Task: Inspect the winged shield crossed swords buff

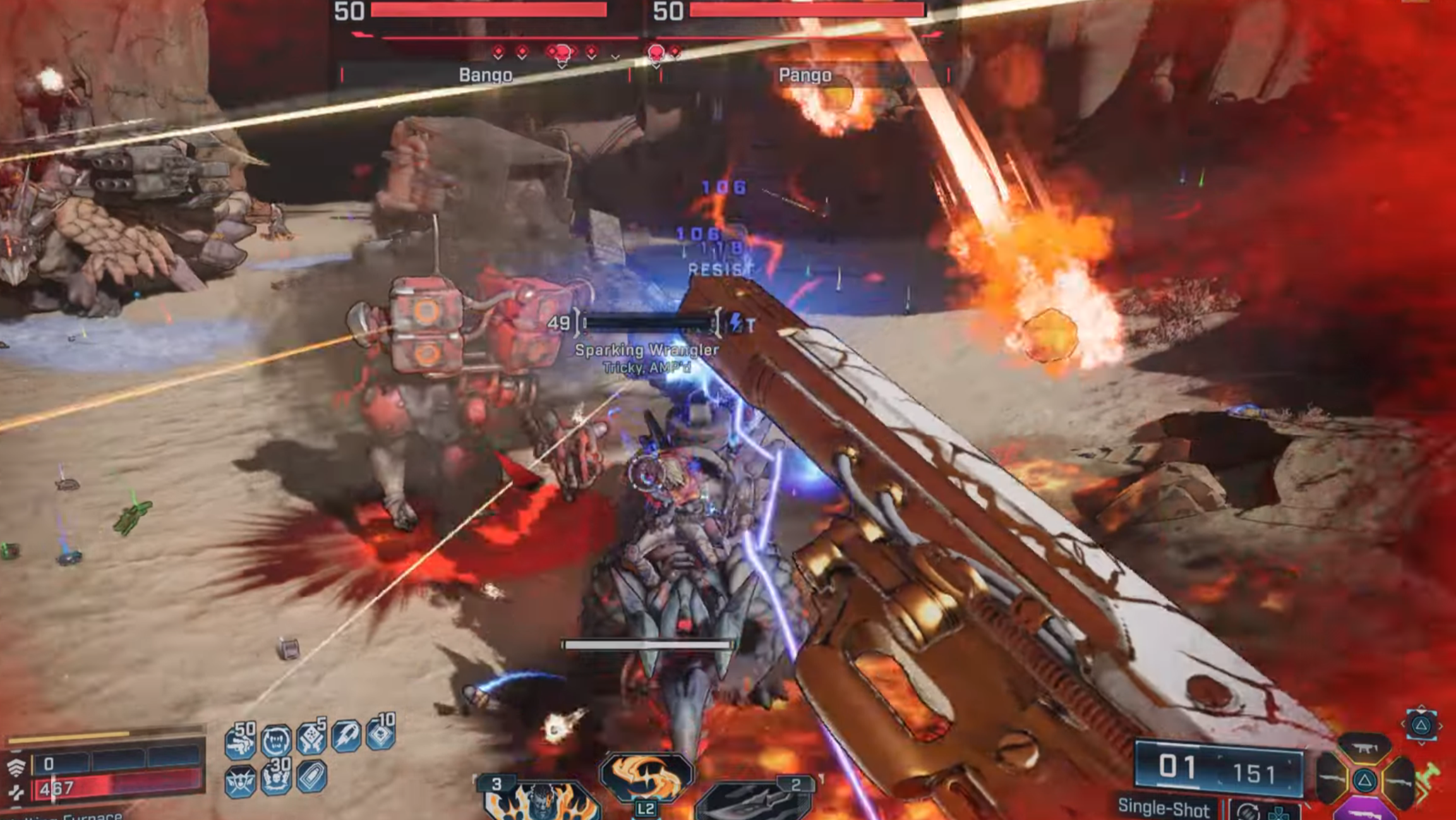Action: (x=240, y=781)
